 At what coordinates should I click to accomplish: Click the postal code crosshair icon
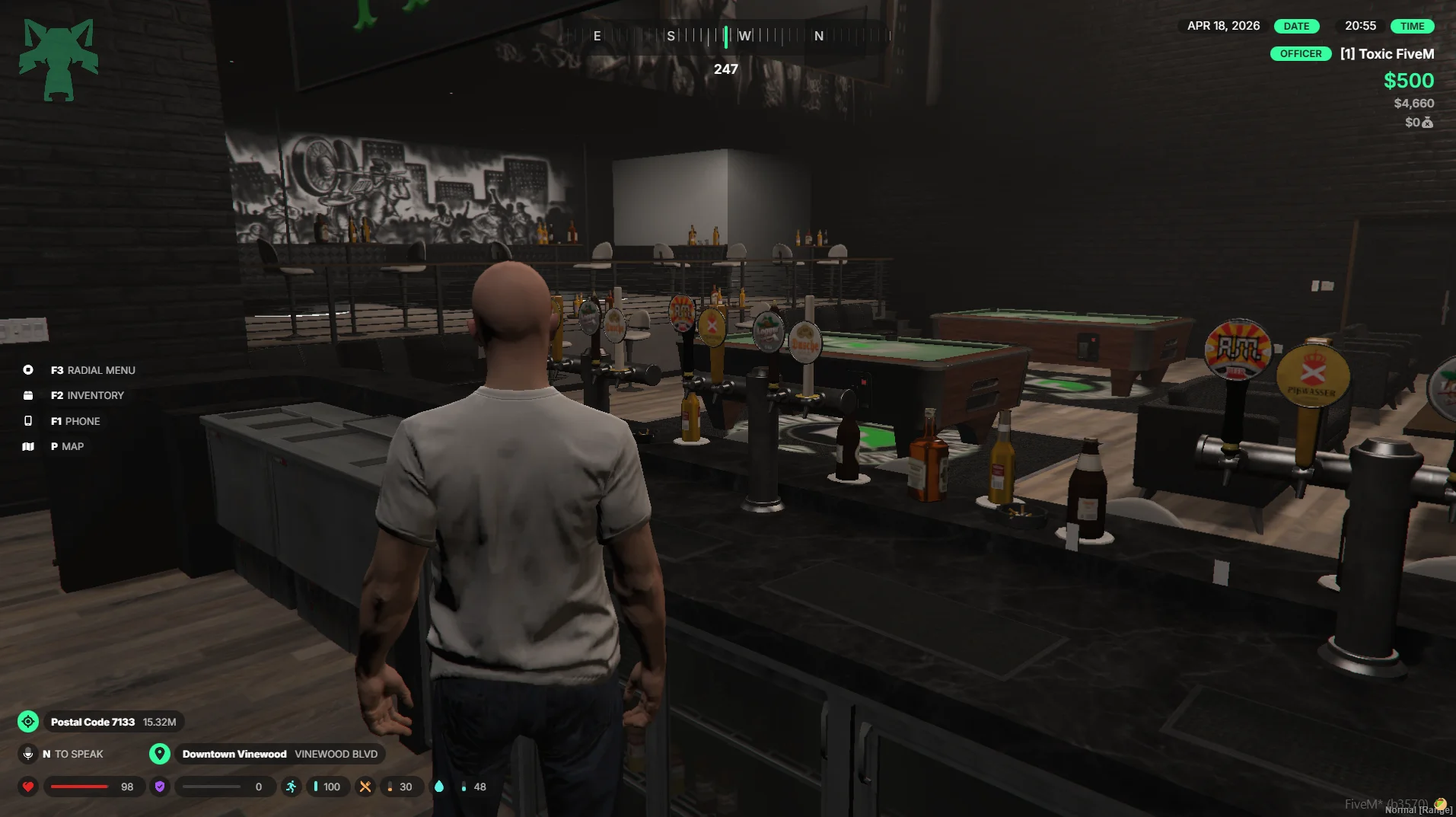tap(28, 722)
